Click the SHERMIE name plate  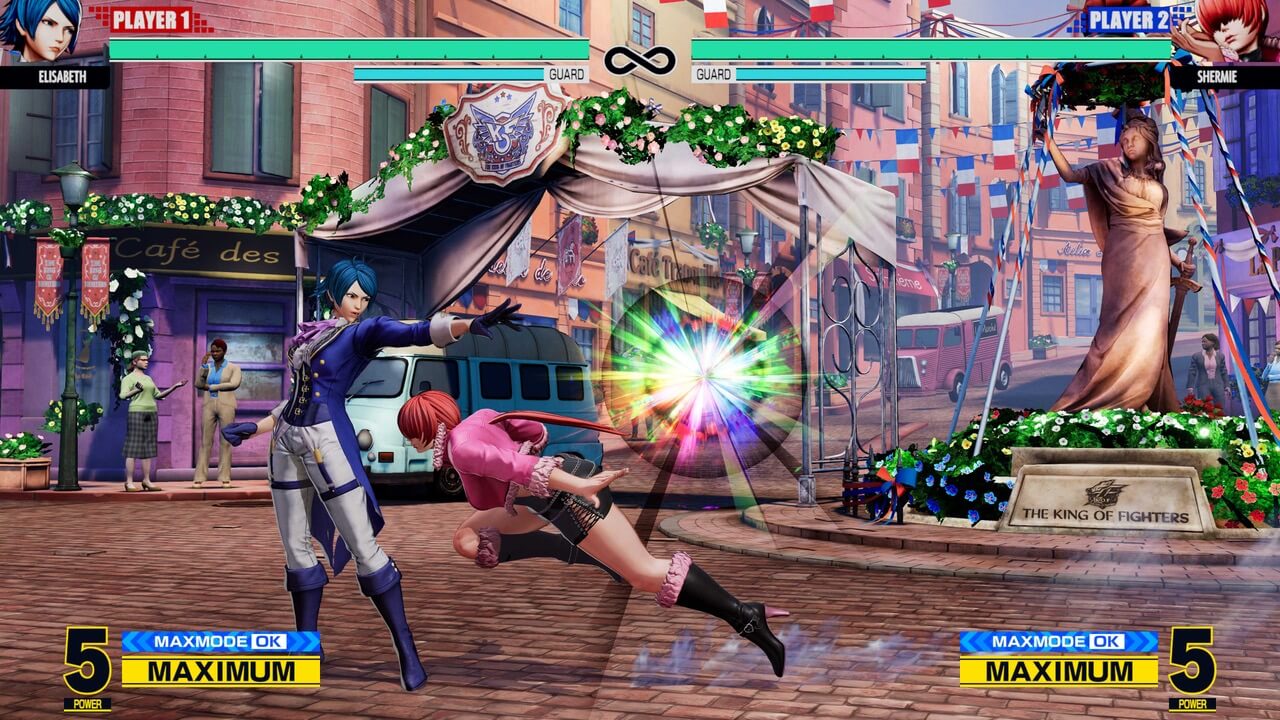pos(1217,74)
